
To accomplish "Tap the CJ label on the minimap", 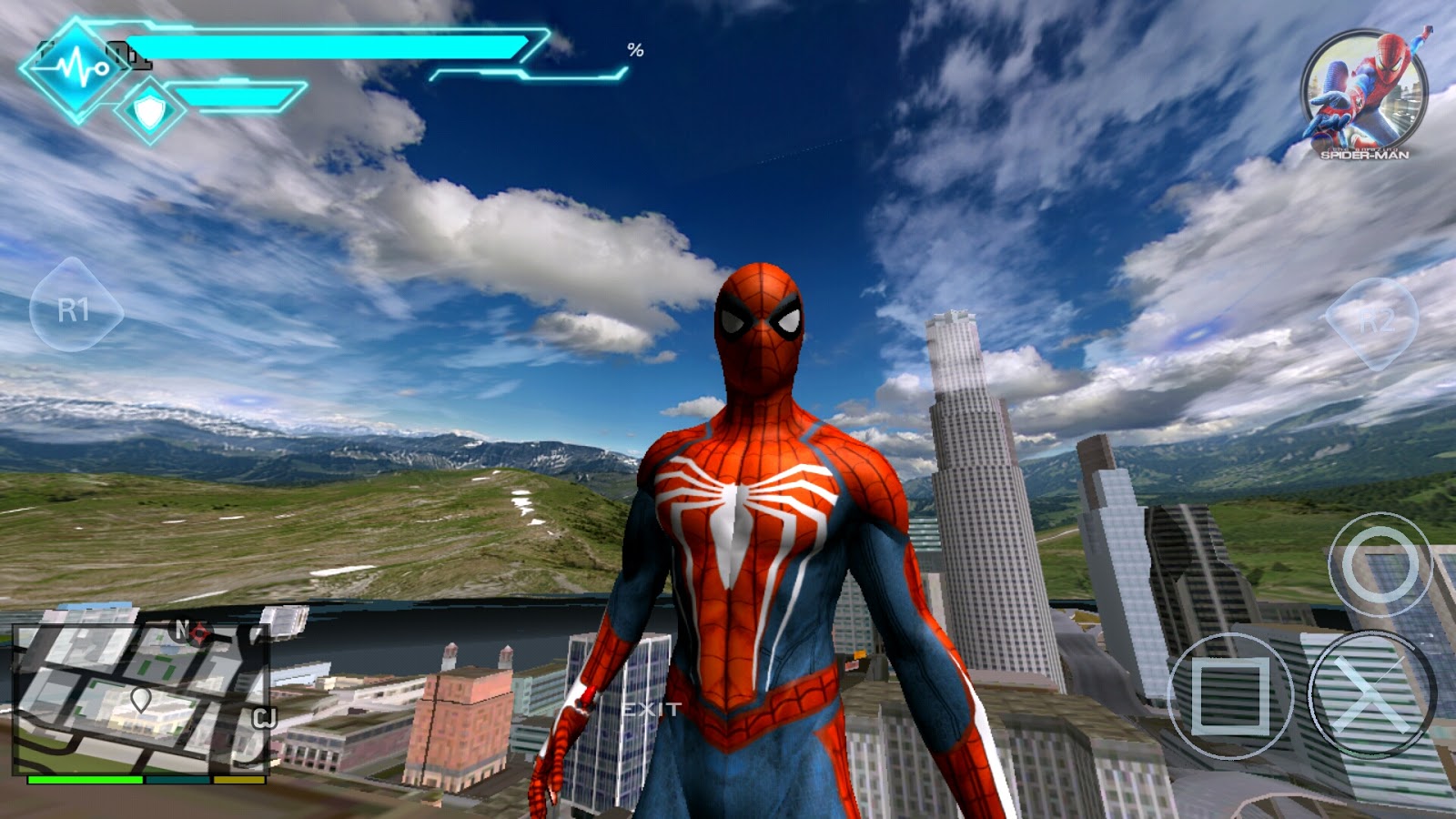I will pyautogui.click(x=262, y=718).
